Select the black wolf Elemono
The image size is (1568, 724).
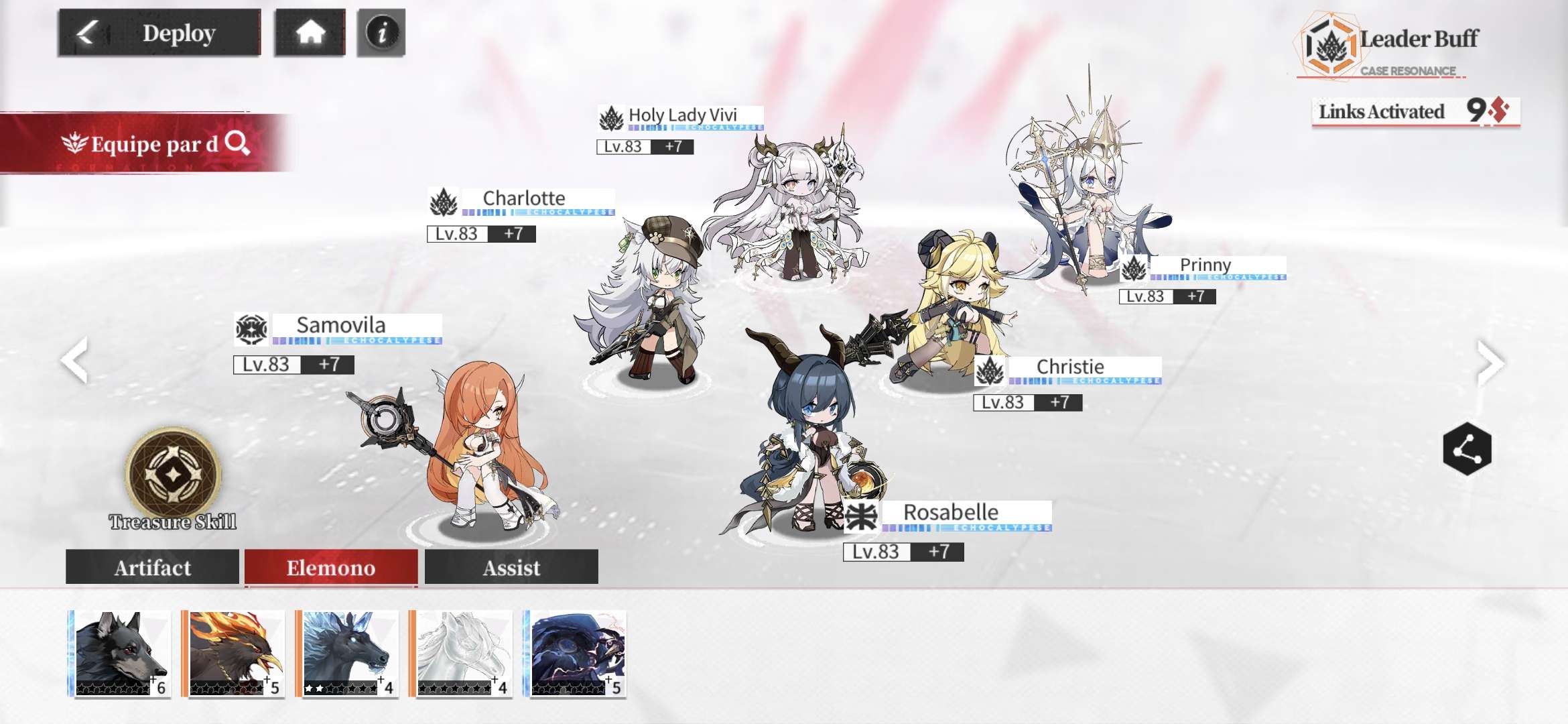tap(121, 654)
